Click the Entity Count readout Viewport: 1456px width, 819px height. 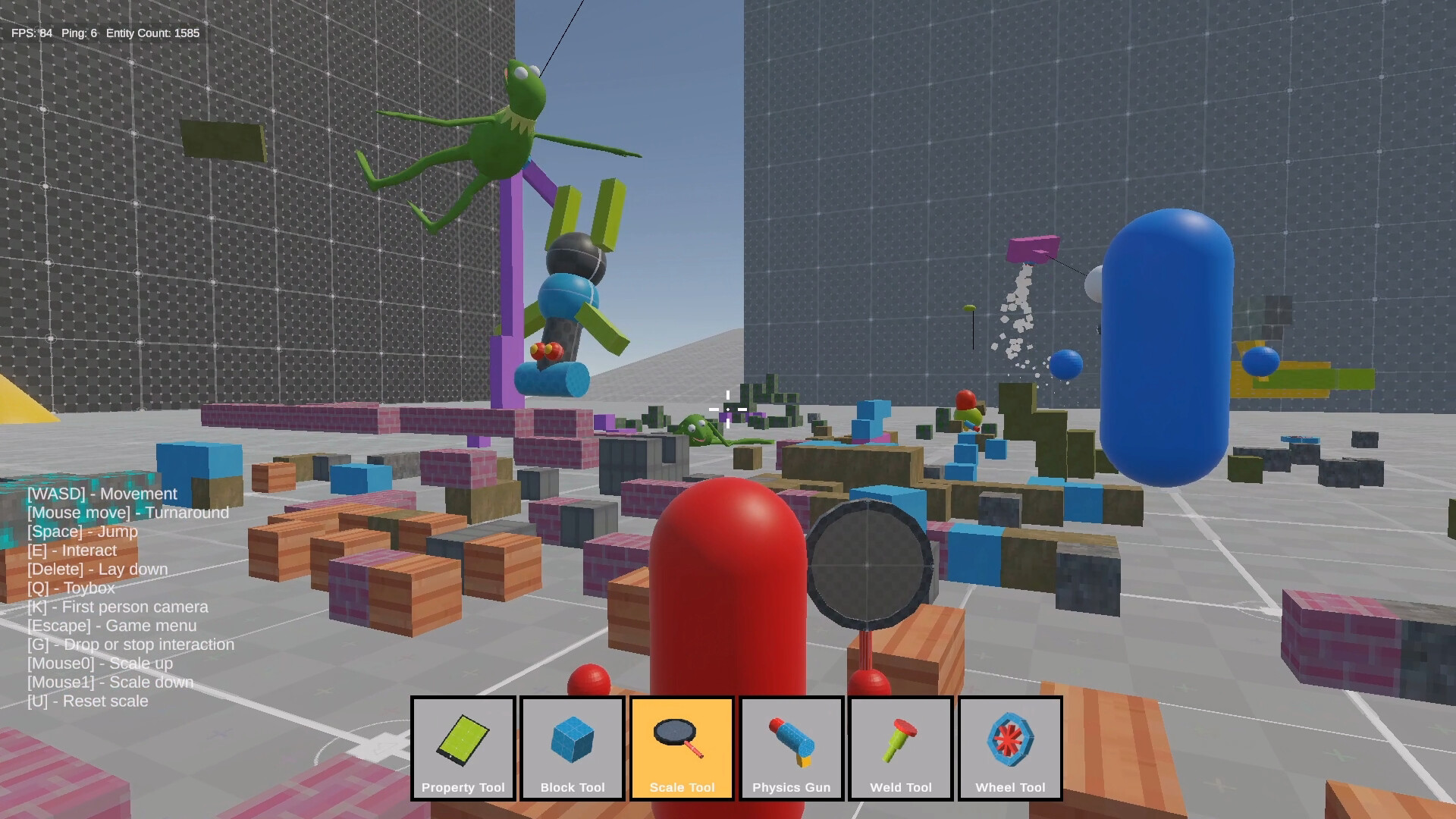[152, 33]
